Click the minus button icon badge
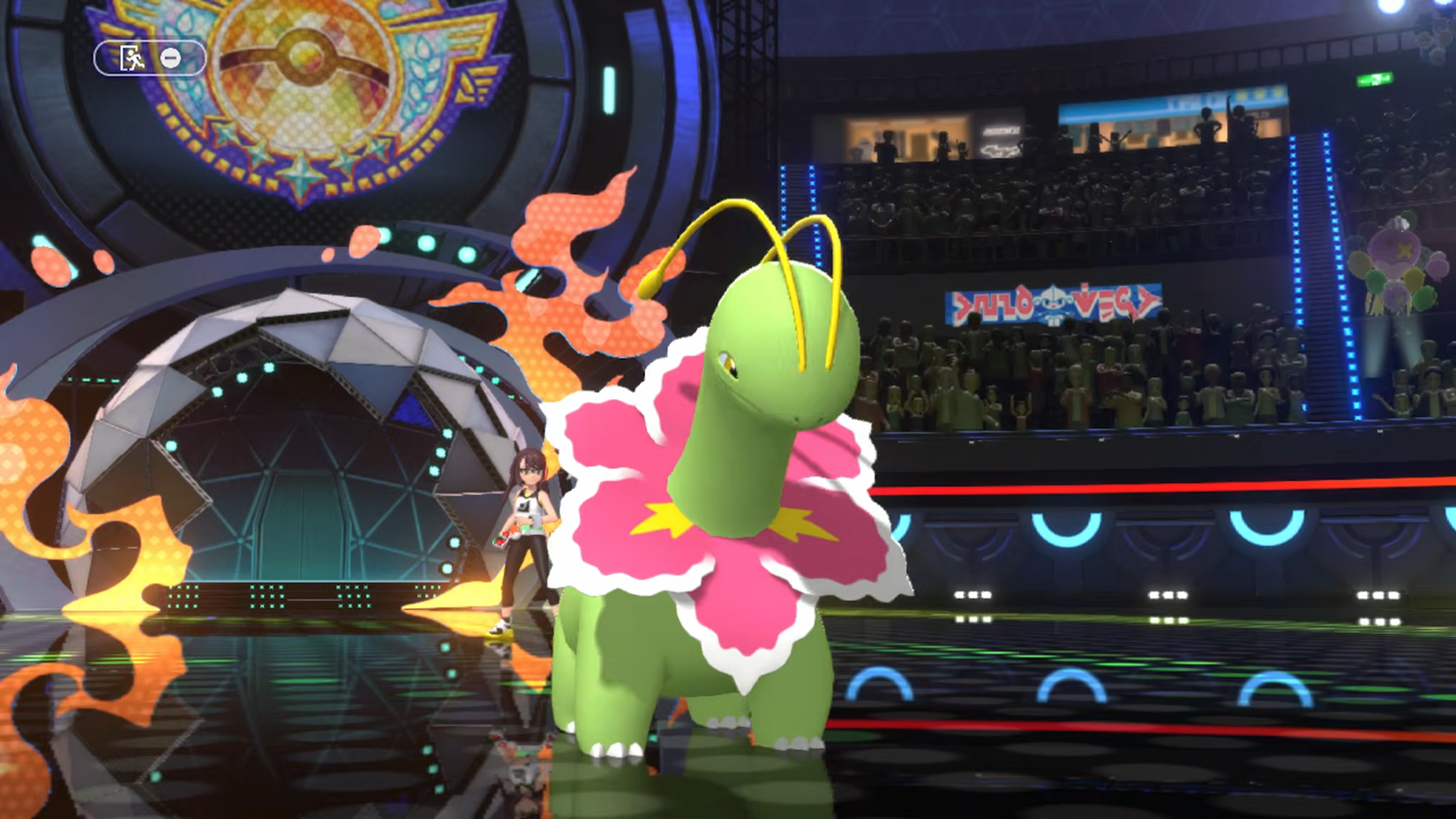This screenshot has height=819, width=1456. (169, 58)
